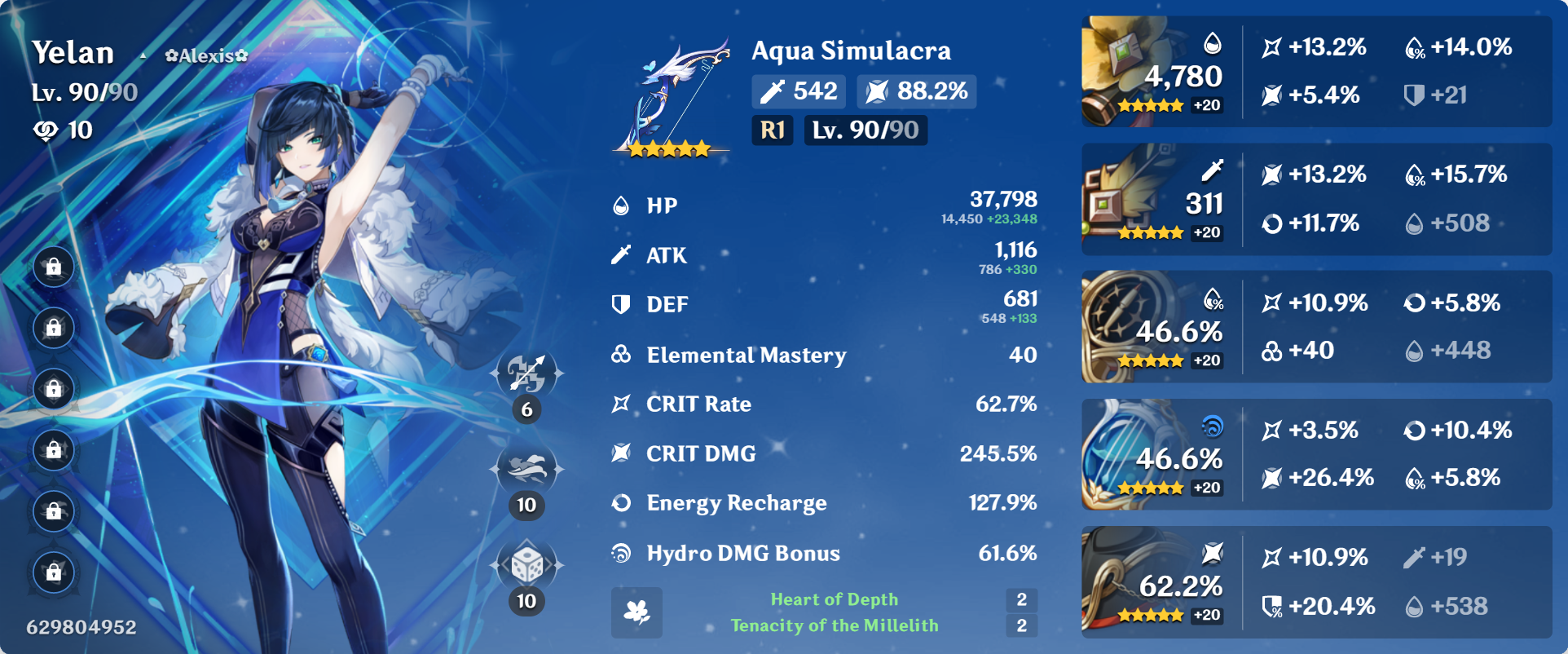Click the Heart of Depth set bonus text
The height and width of the screenshot is (654, 1568).
[x=834, y=599]
